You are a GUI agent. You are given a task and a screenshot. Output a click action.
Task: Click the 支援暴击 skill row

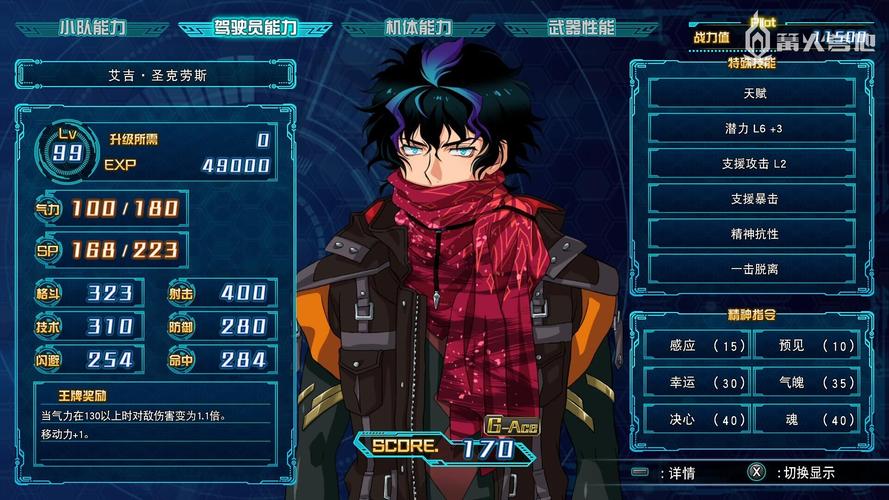[x=752, y=198]
